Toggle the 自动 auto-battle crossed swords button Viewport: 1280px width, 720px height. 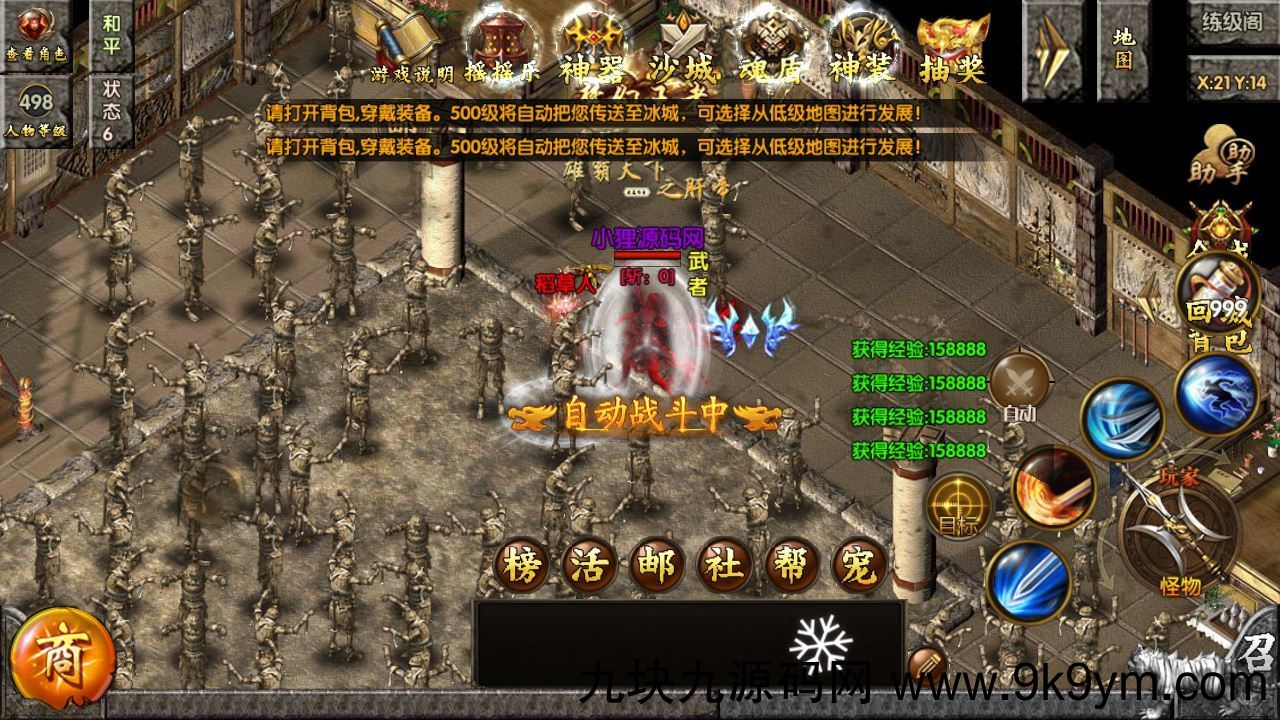click(x=1020, y=385)
